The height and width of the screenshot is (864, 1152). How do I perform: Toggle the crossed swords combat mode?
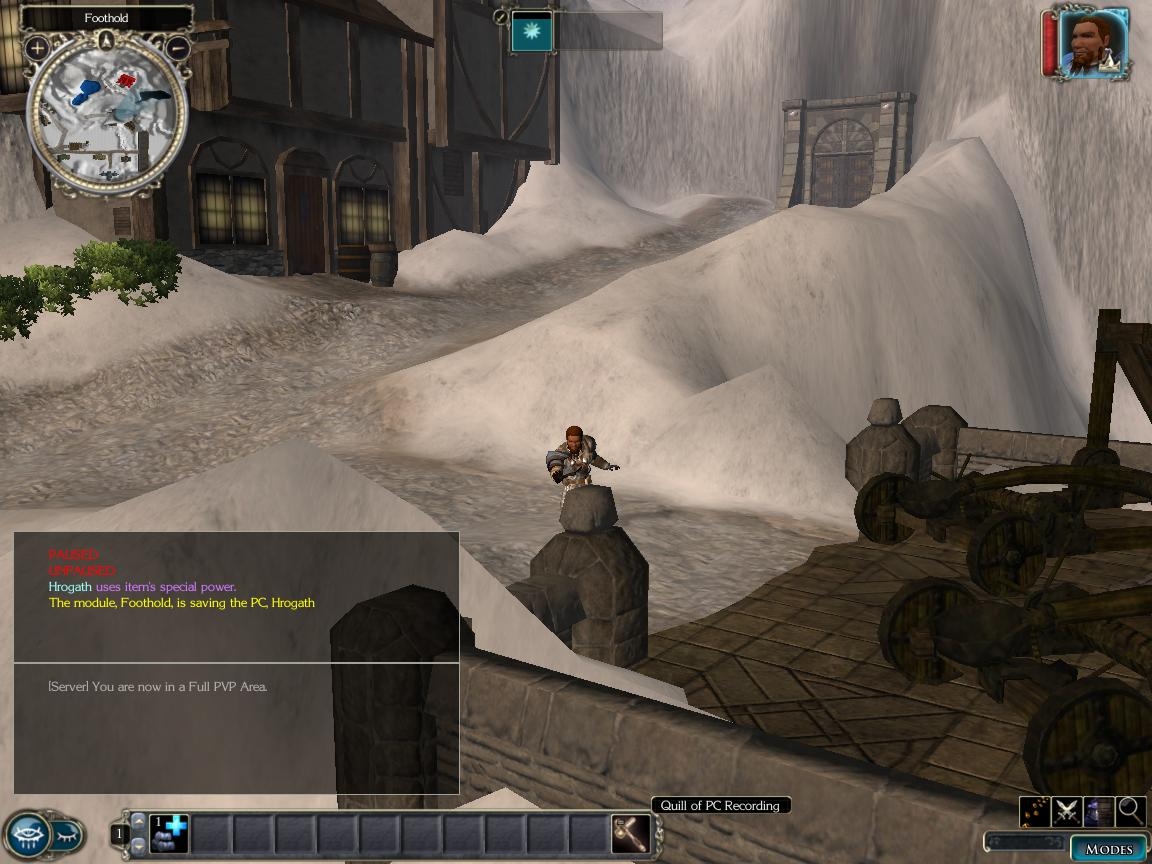1067,811
